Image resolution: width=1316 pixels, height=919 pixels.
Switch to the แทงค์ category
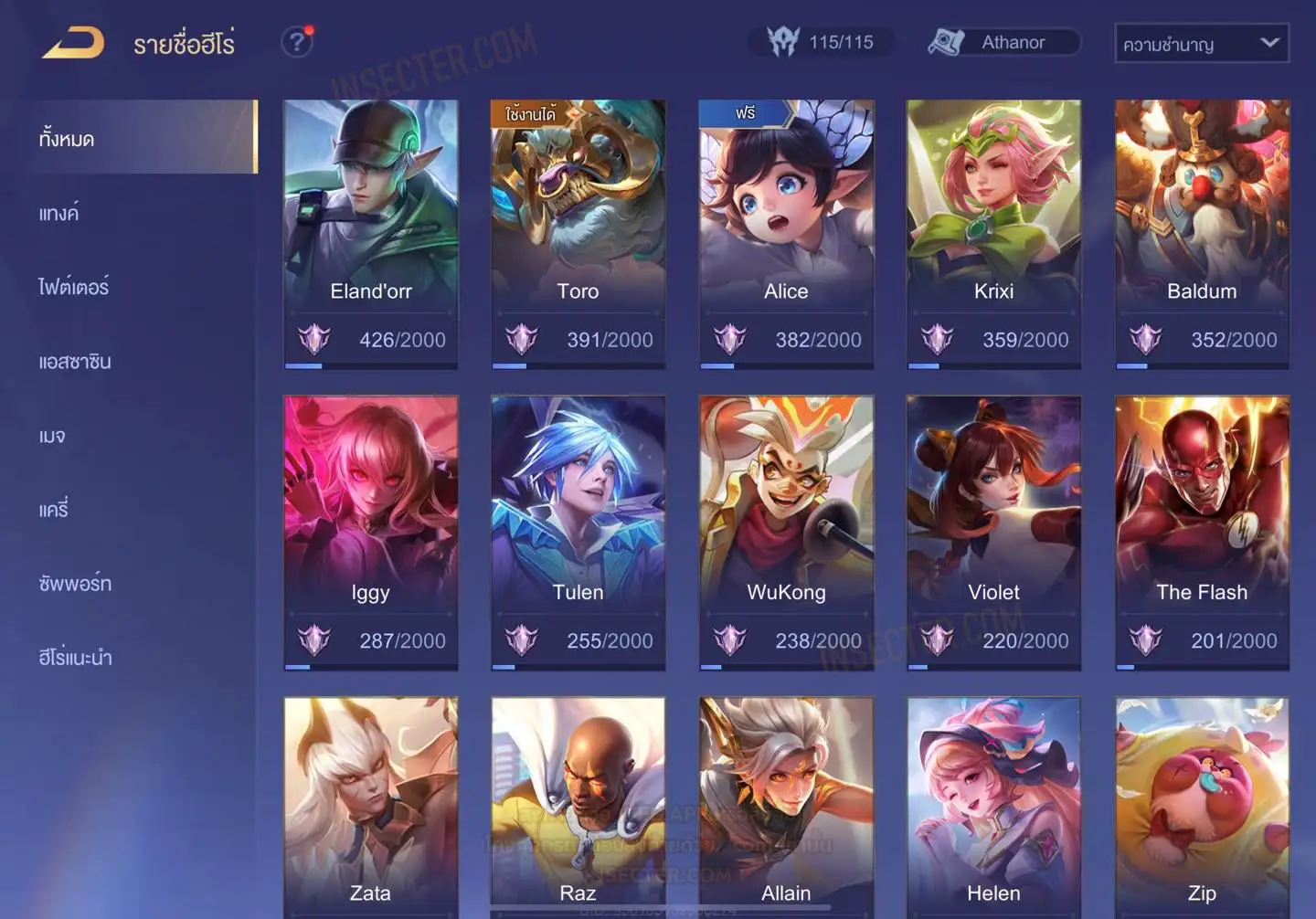click(59, 213)
